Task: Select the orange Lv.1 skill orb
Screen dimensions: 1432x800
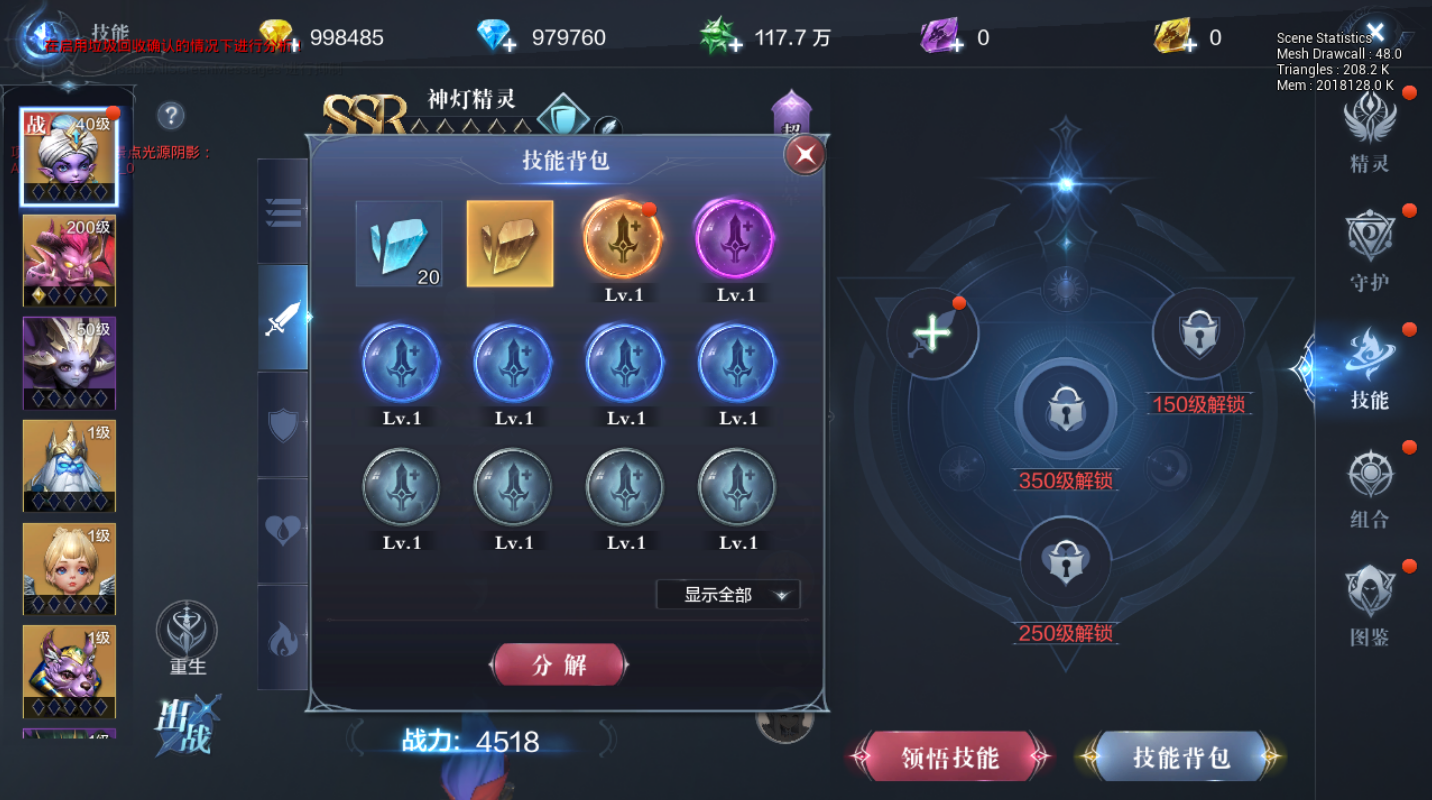Action: pyautogui.click(x=623, y=243)
